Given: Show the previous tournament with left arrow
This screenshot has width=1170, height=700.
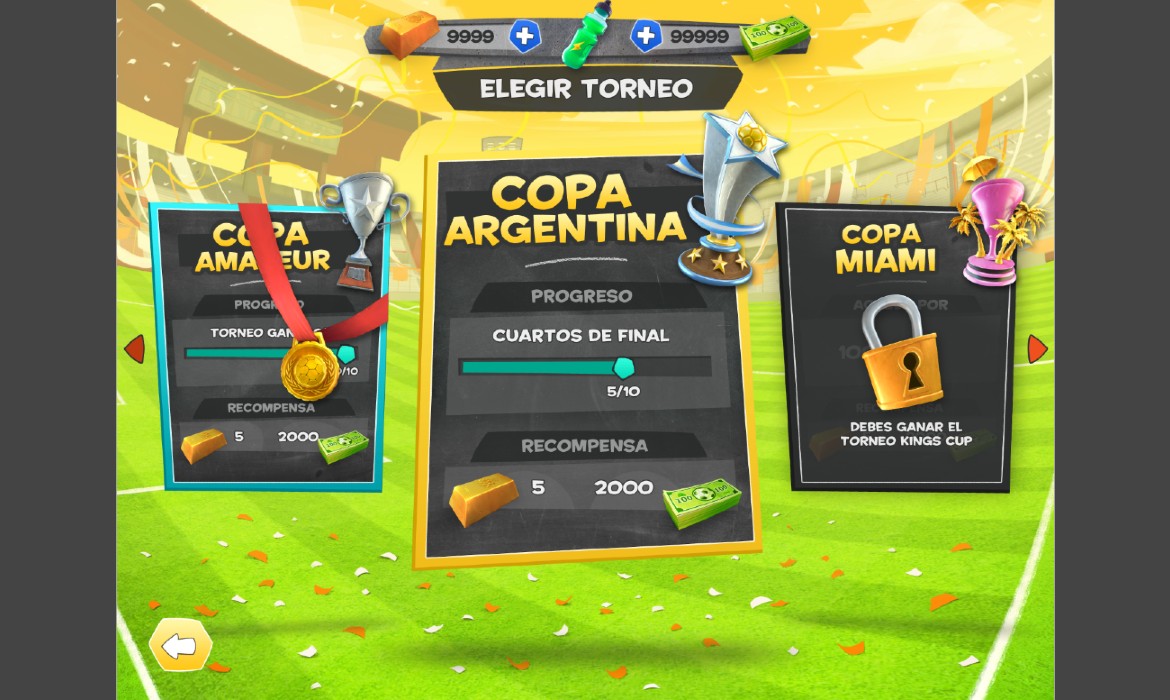Looking at the screenshot, I should (135, 349).
